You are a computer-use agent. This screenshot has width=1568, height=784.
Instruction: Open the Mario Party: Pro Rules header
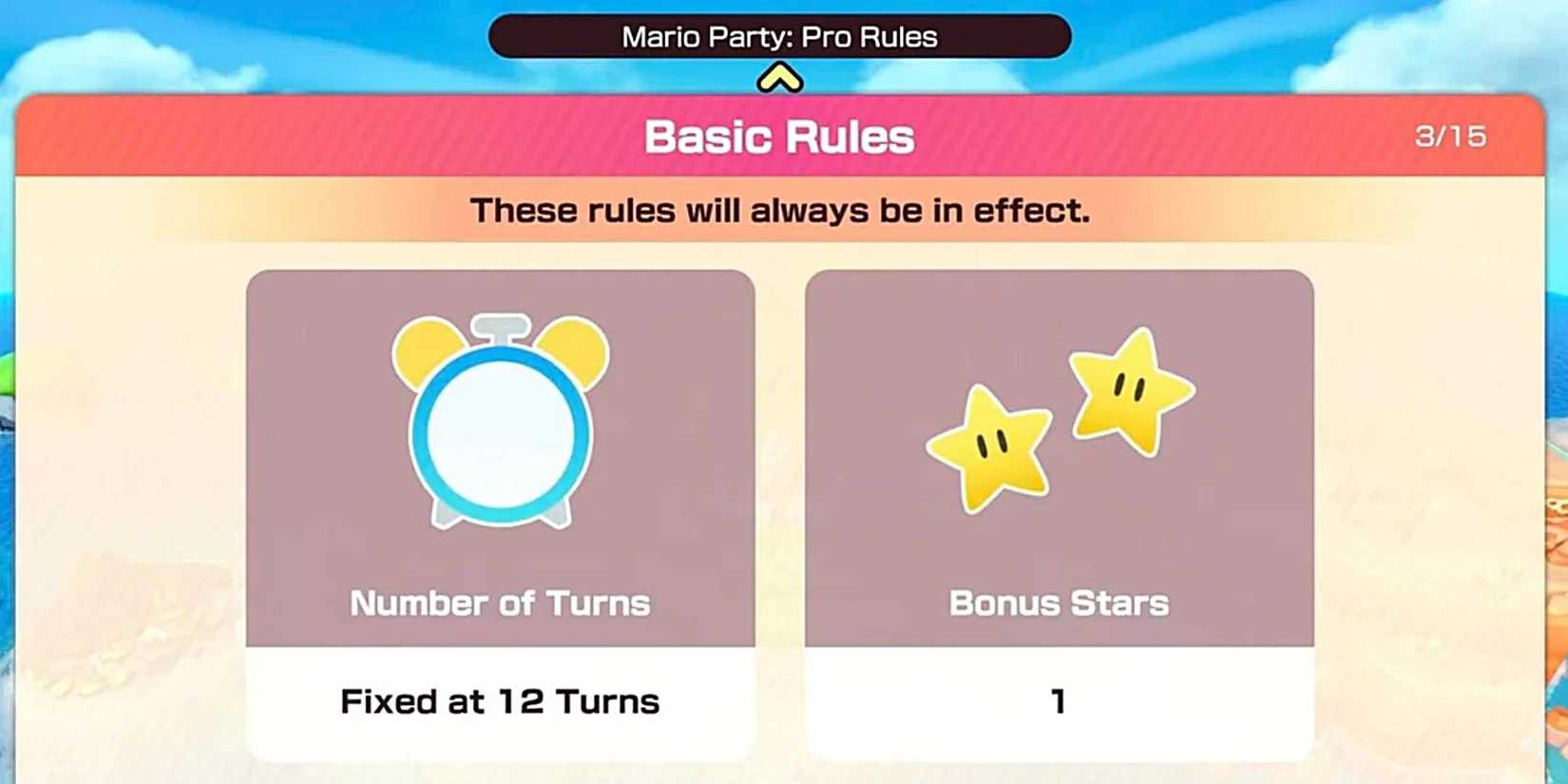pos(779,36)
